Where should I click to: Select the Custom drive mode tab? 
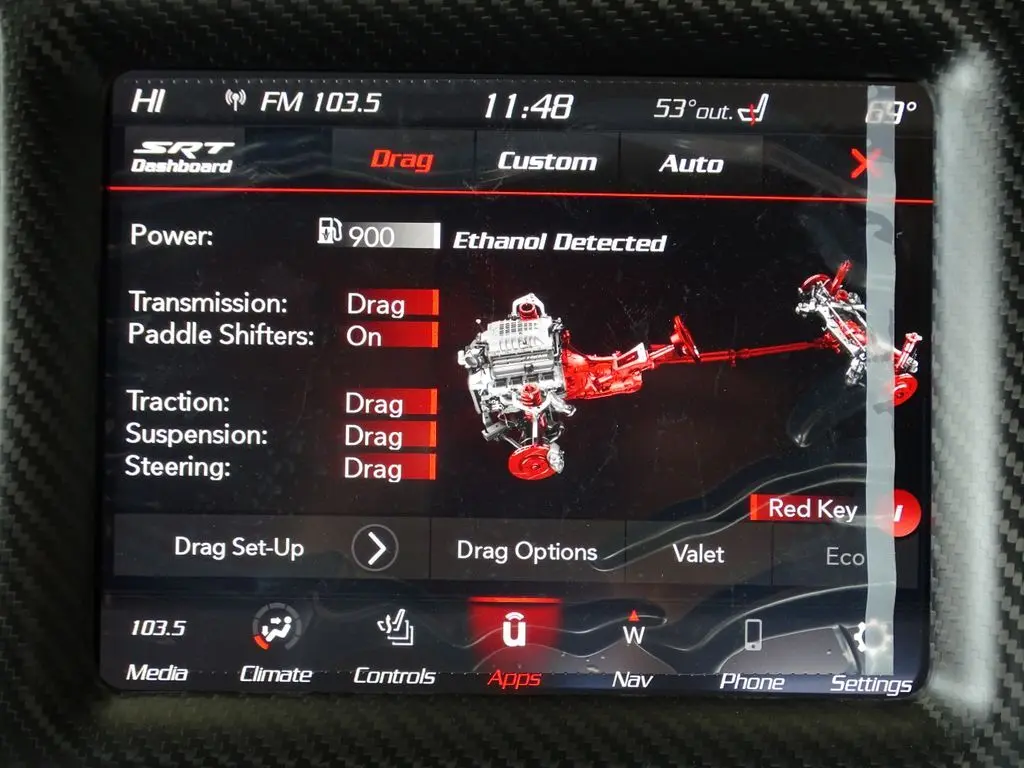click(x=546, y=161)
